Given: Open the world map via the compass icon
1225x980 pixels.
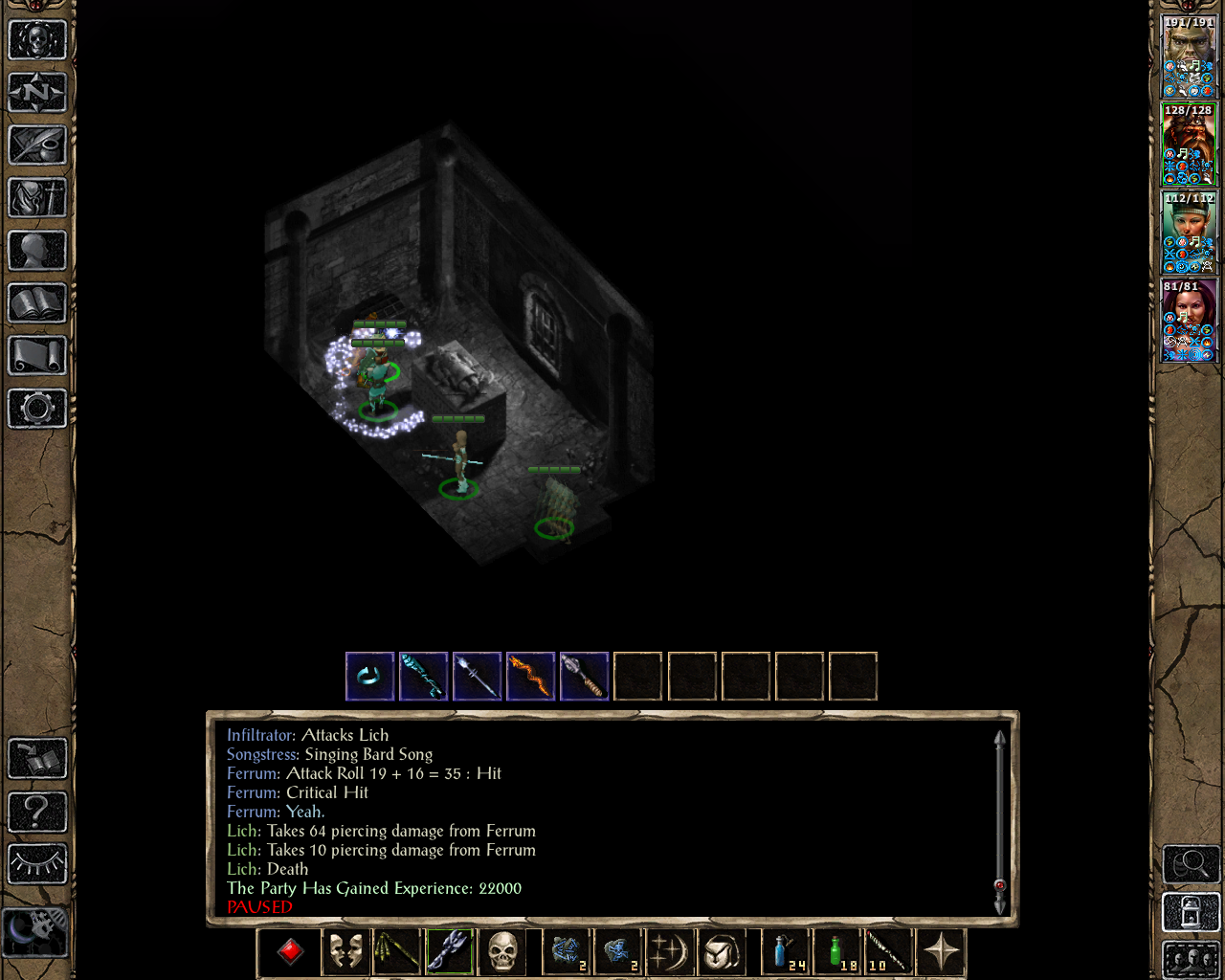Looking at the screenshot, I should point(38,93).
